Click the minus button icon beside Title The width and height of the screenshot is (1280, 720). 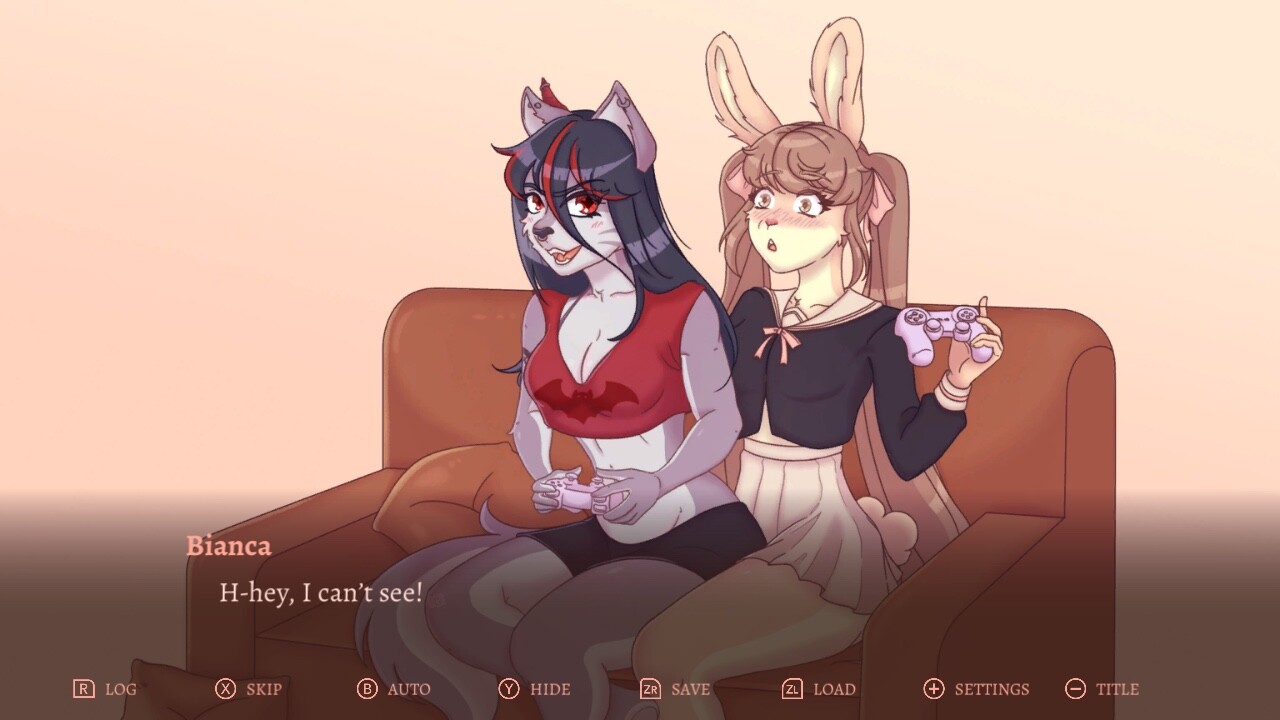point(1076,689)
